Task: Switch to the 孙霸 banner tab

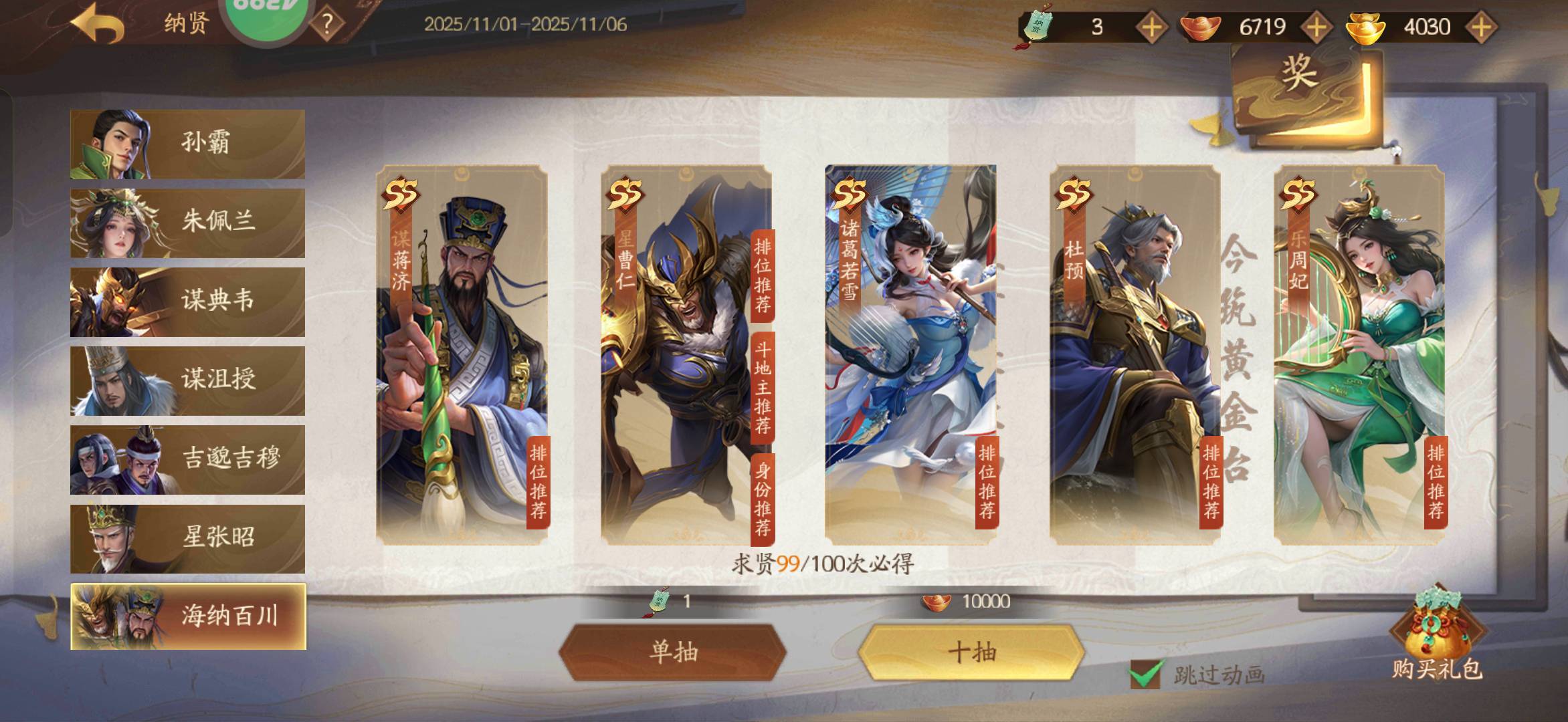Action: click(187, 144)
